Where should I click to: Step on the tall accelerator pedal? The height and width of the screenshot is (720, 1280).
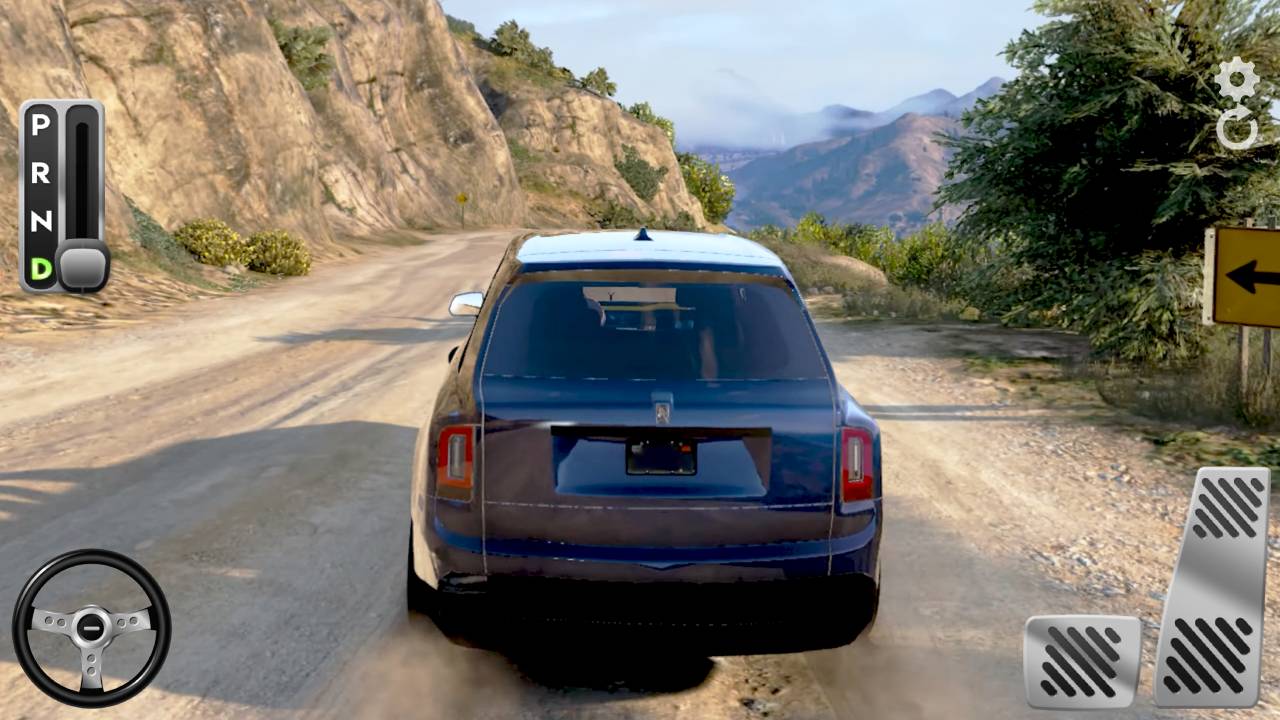click(x=1211, y=586)
